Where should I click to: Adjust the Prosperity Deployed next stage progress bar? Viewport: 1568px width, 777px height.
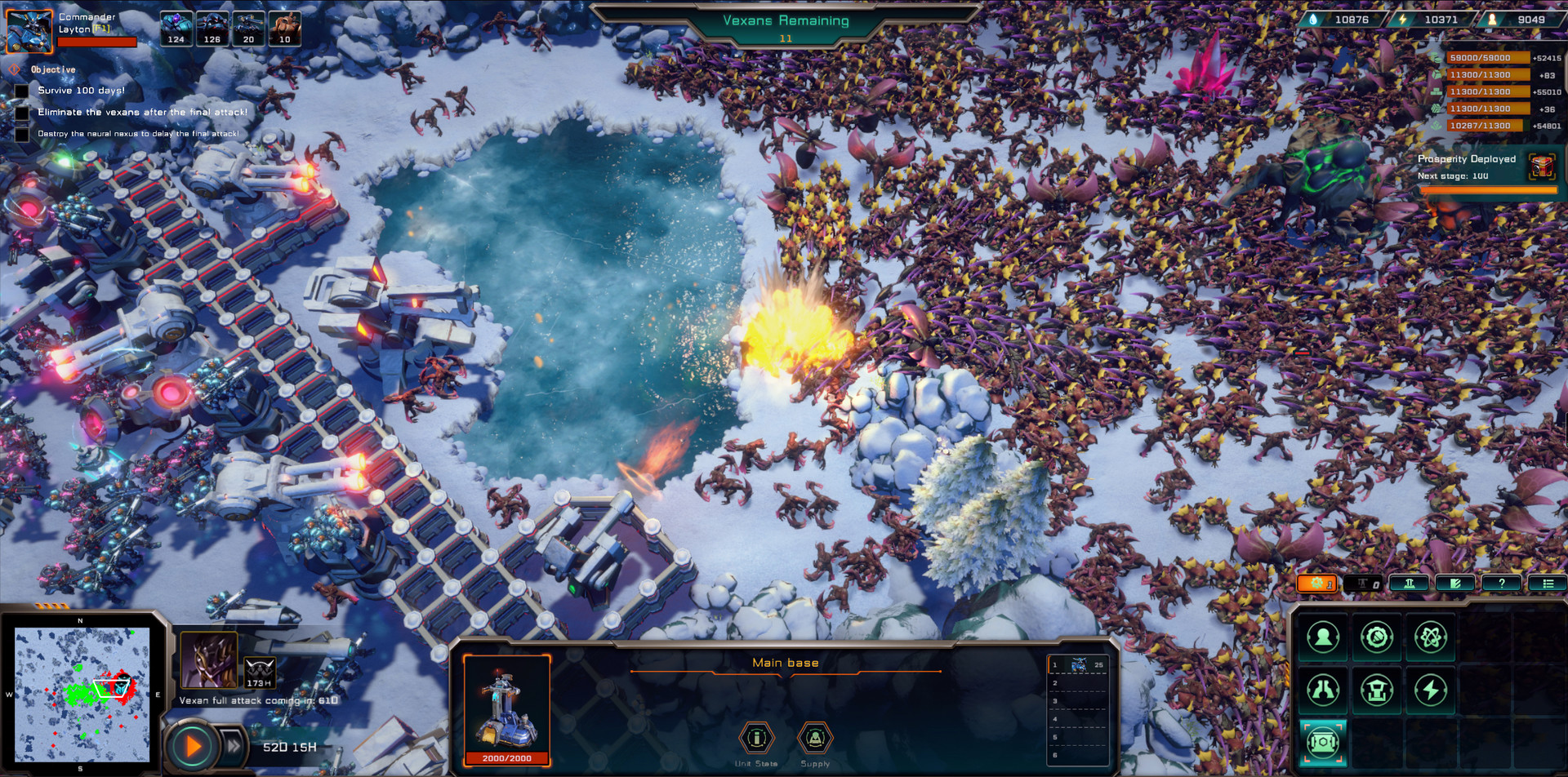pyautogui.click(x=1488, y=191)
